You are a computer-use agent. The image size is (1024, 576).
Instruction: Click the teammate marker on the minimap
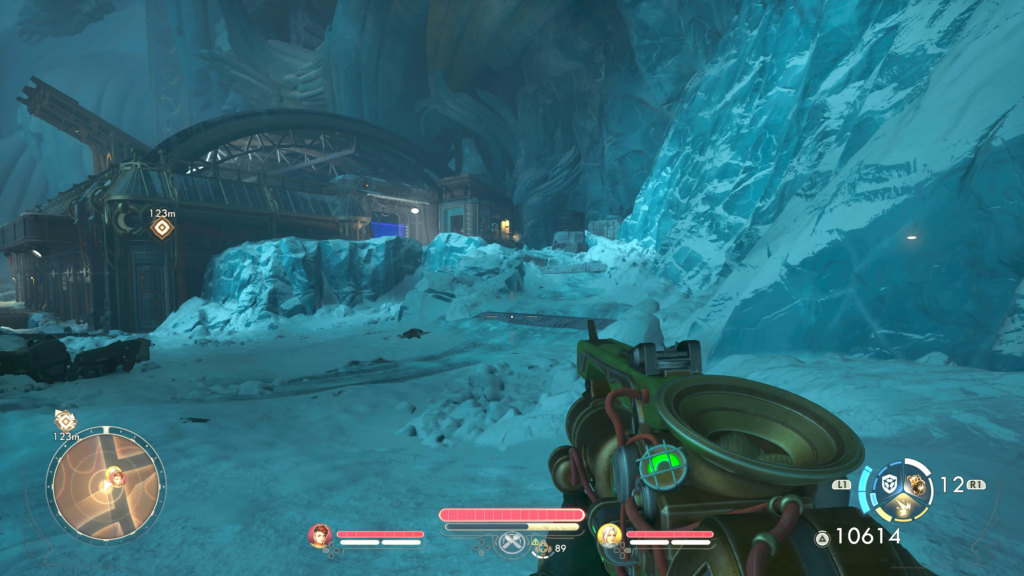click(116, 475)
